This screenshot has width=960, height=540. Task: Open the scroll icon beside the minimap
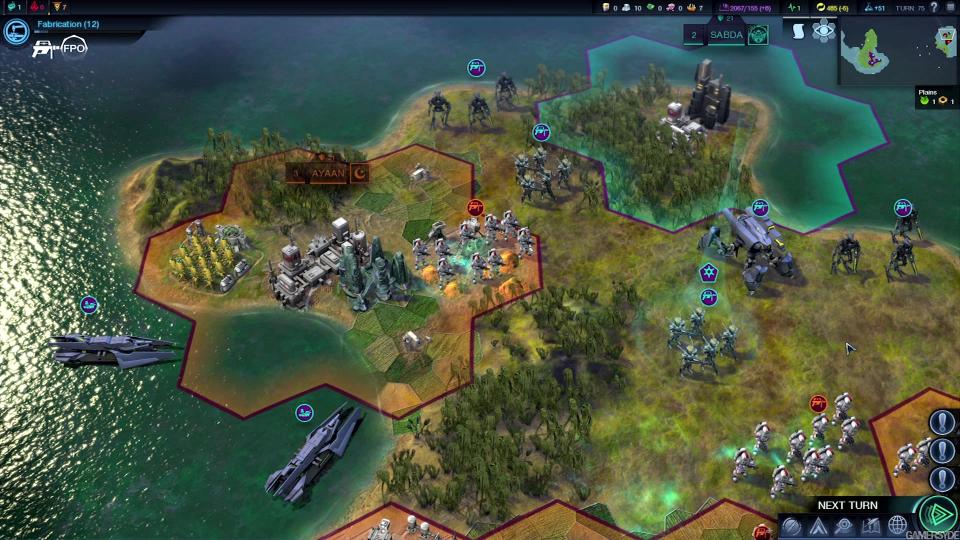coord(798,31)
